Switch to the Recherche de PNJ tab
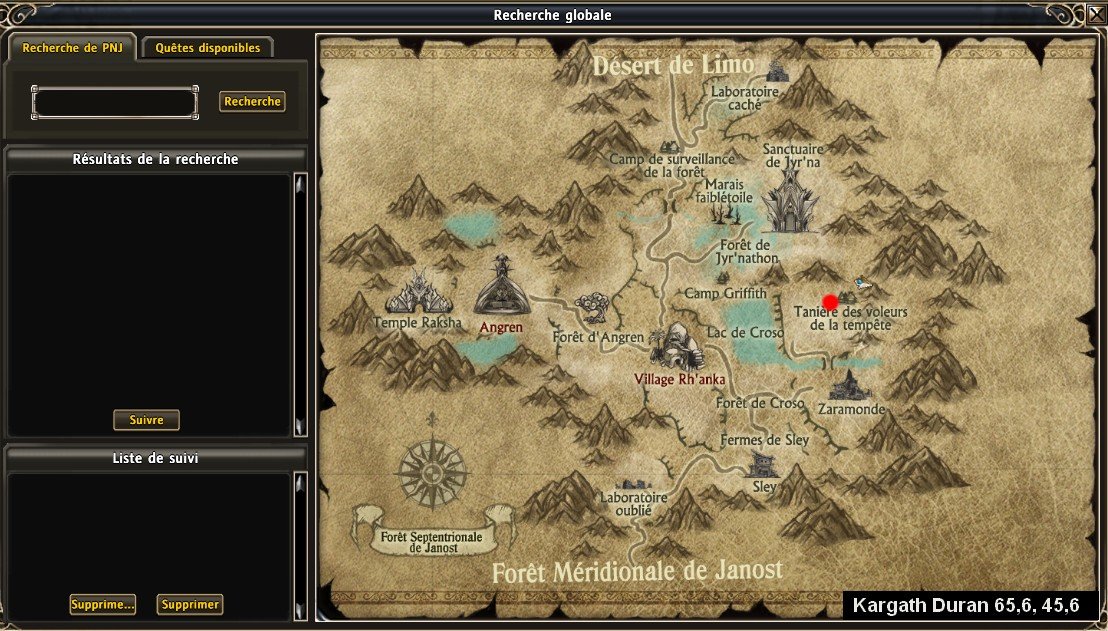The image size is (1108, 631). point(72,48)
